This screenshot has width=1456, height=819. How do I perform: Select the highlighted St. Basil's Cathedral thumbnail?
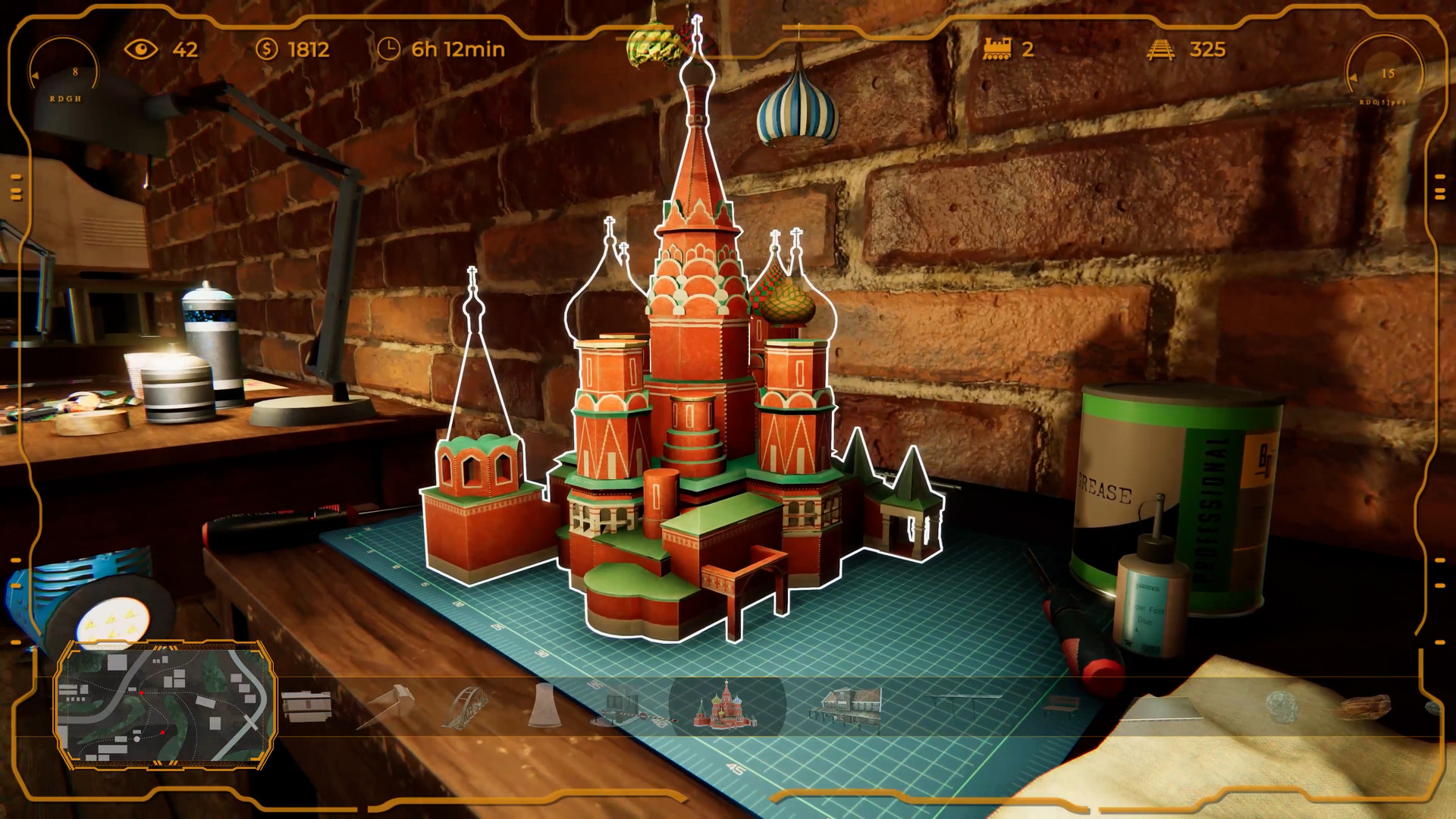(726, 707)
